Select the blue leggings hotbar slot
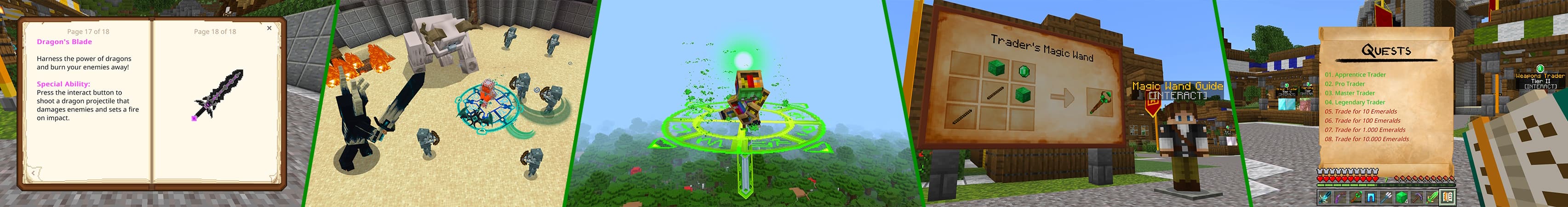This screenshot has height=207, width=1568. pos(1371,197)
